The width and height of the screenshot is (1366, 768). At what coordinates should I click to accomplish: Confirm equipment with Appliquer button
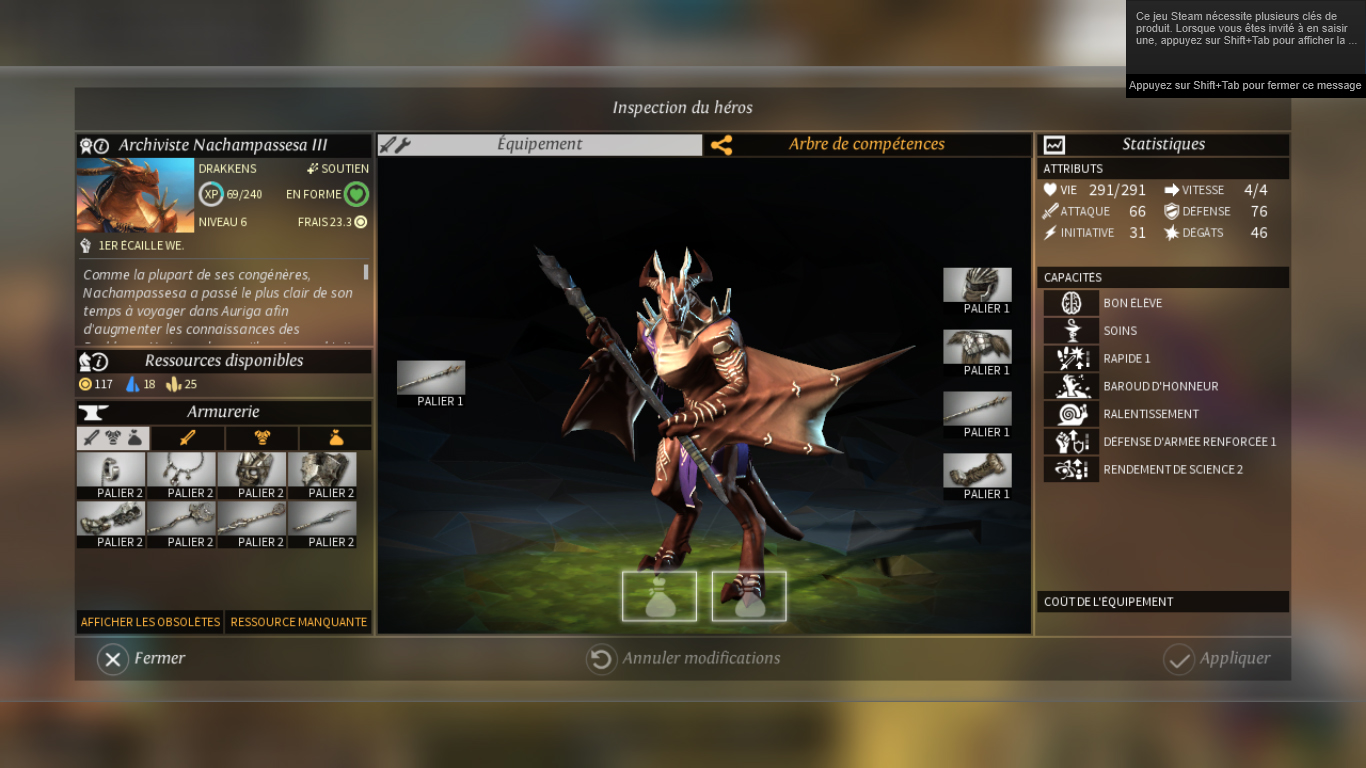pos(1217,659)
